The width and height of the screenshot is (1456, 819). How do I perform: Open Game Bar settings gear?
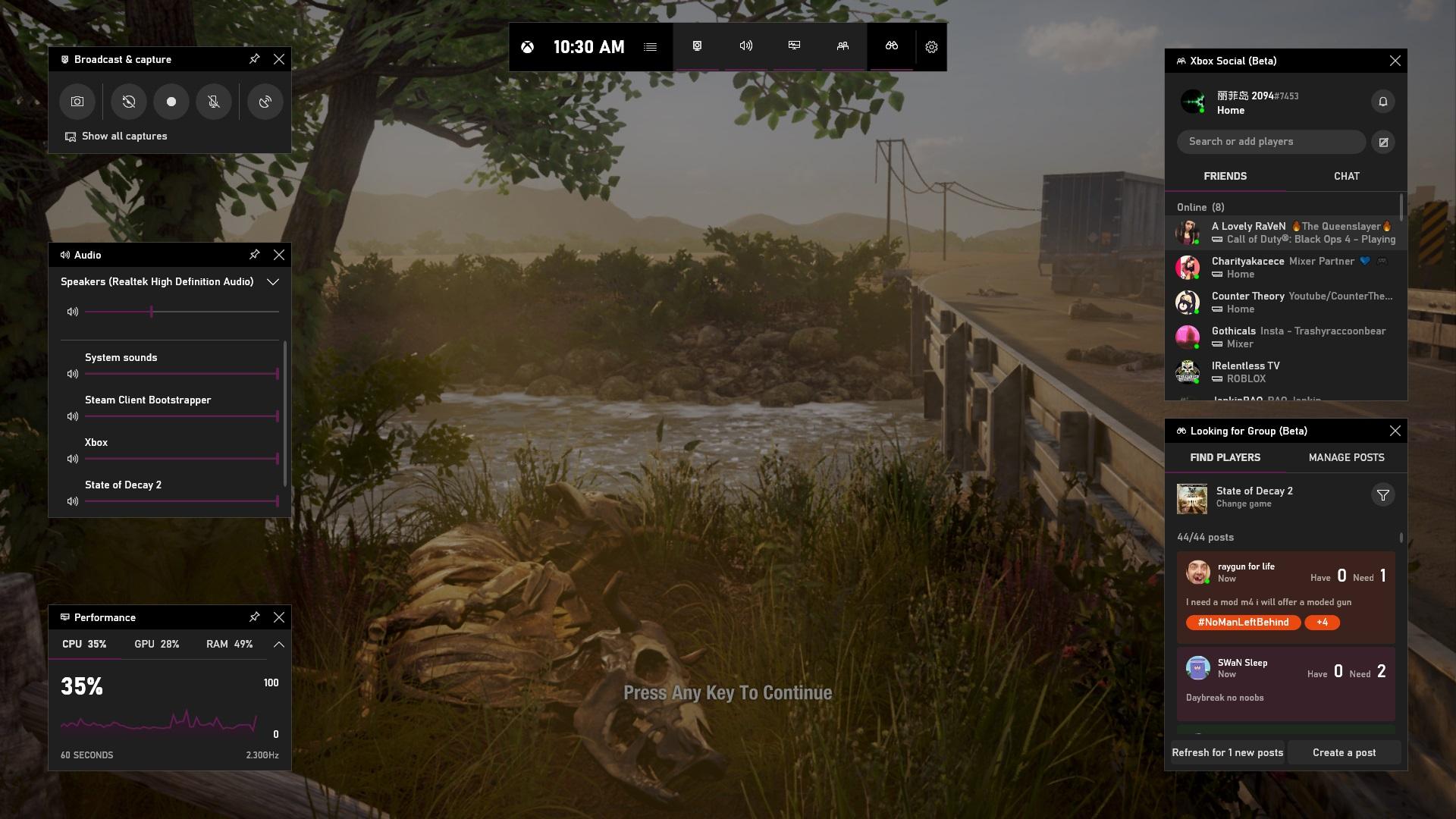tap(931, 47)
